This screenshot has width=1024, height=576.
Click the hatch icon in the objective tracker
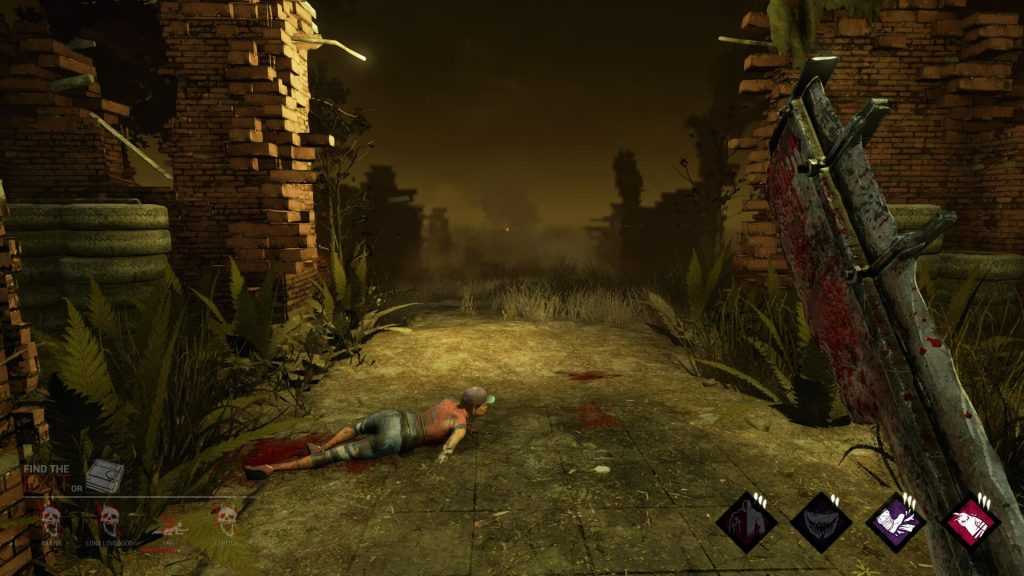pyautogui.click(x=104, y=476)
